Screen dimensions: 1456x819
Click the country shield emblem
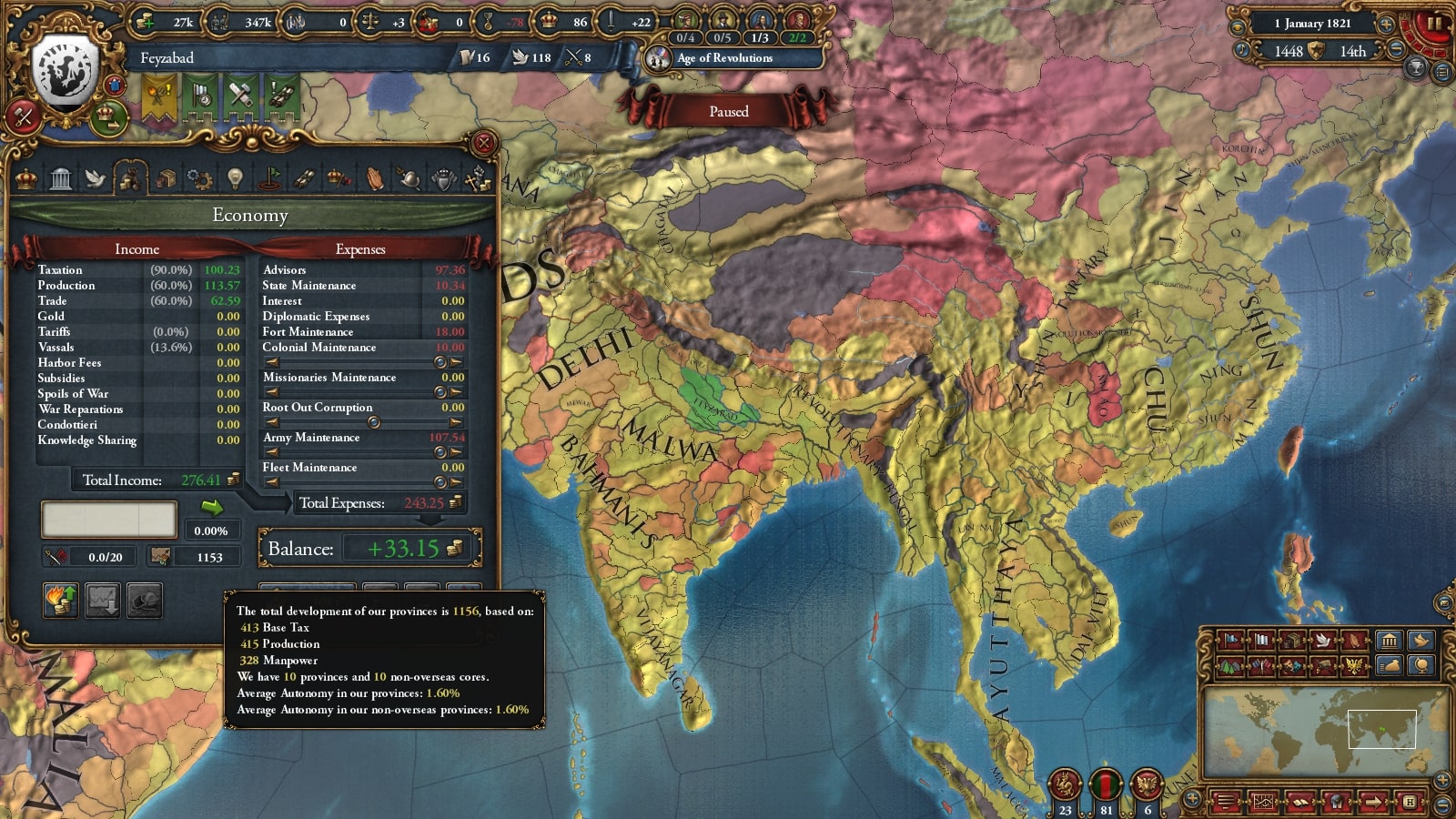pyautogui.click(x=65, y=75)
